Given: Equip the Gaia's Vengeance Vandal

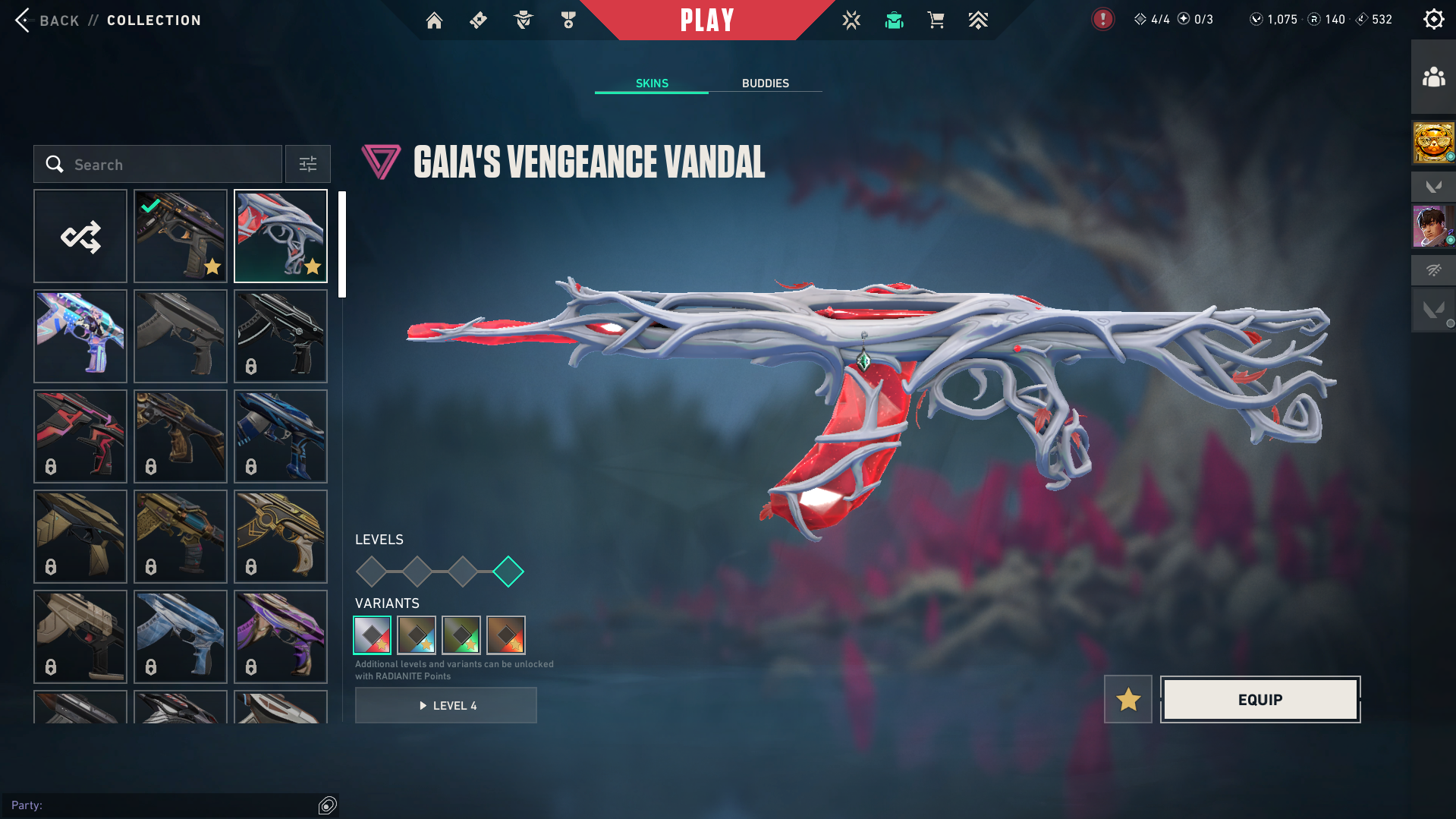Looking at the screenshot, I should pyautogui.click(x=1260, y=700).
